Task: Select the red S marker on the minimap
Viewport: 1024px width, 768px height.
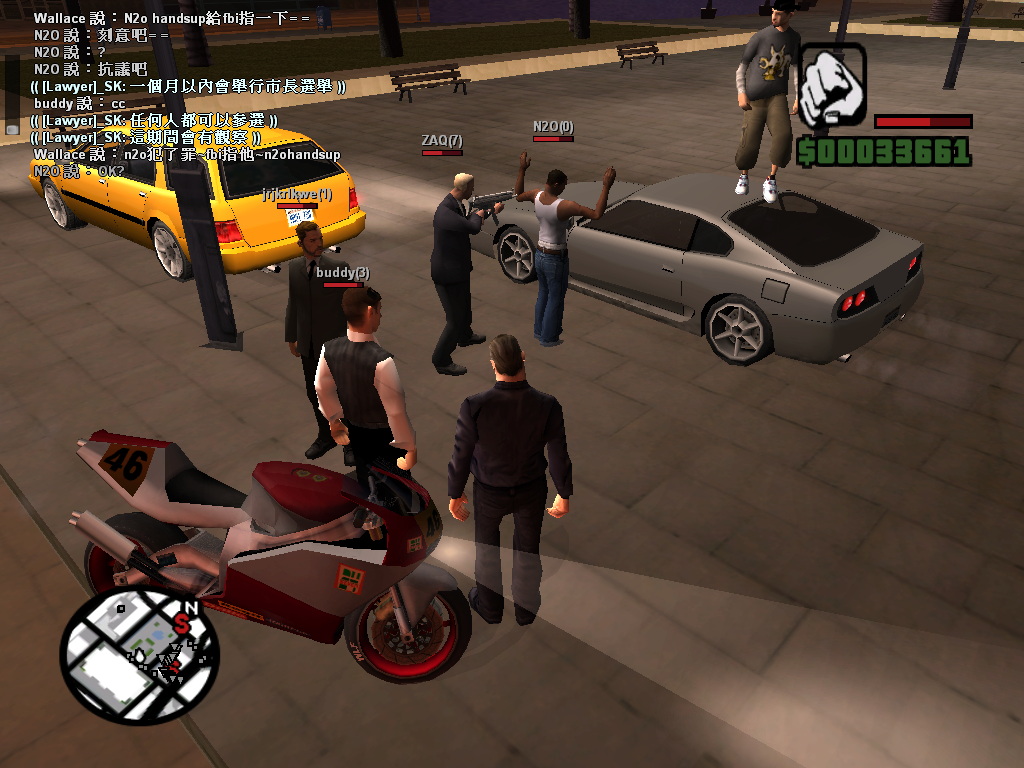Action: pyautogui.click(x=182, y=624)
